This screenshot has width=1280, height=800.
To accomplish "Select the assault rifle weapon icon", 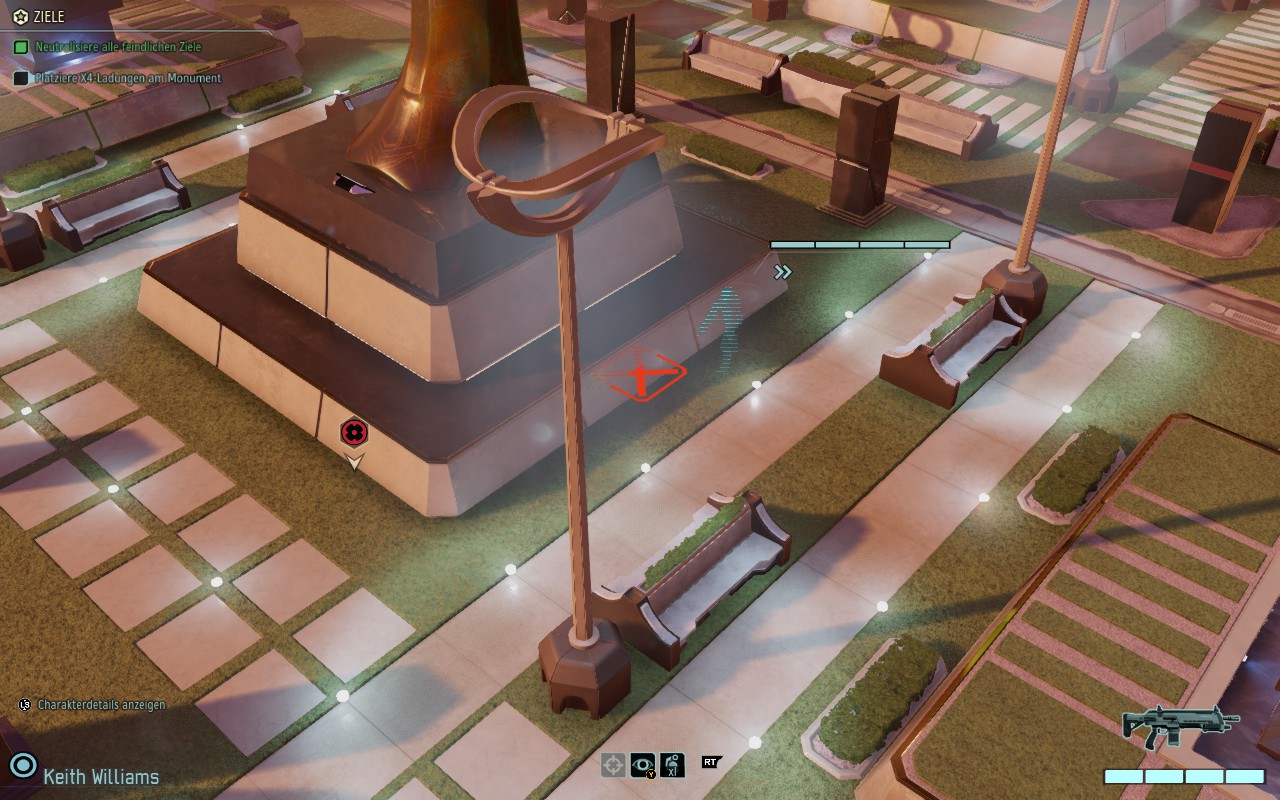I will [x=1181, y=725].
